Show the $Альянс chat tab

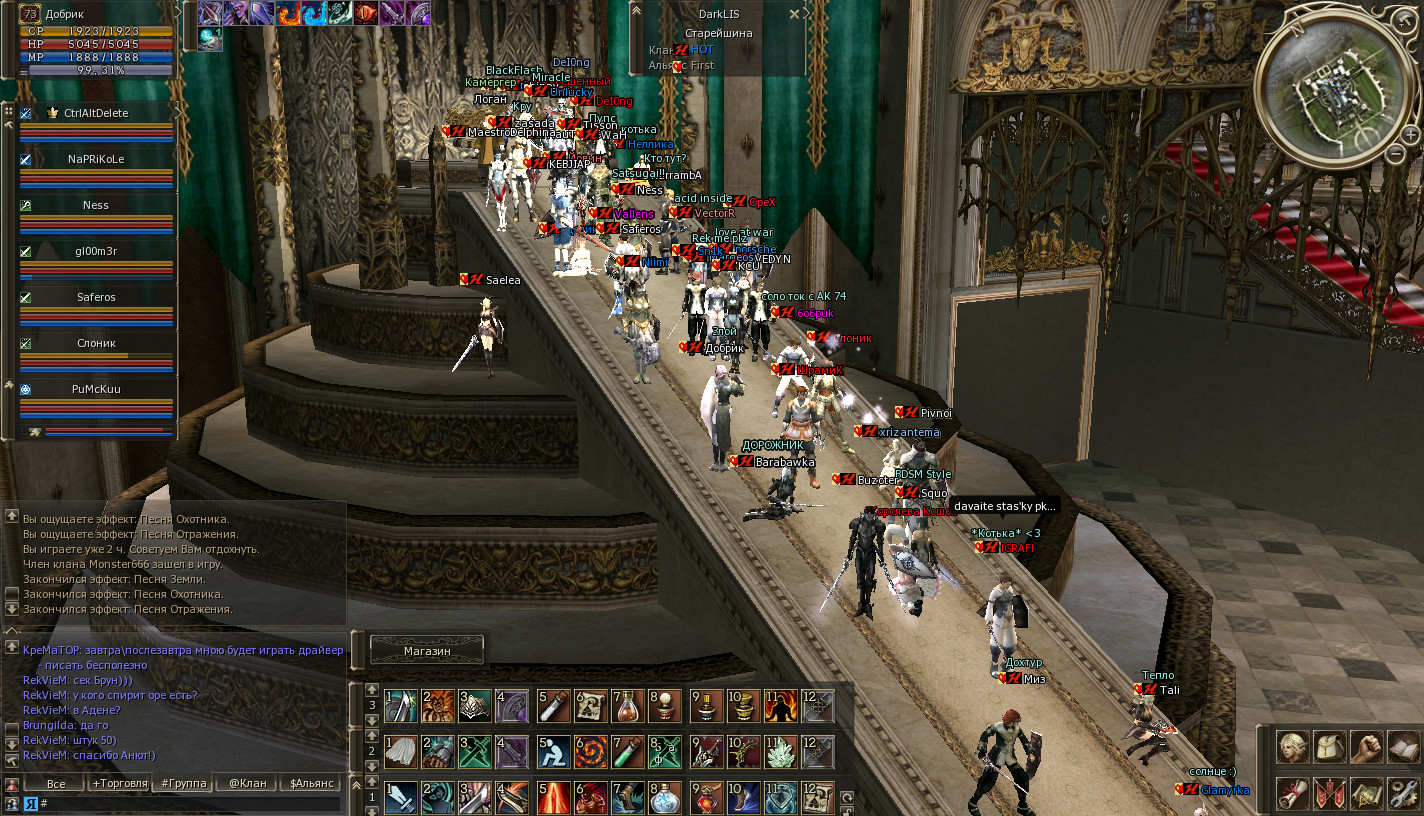click(x=311, y=783)
